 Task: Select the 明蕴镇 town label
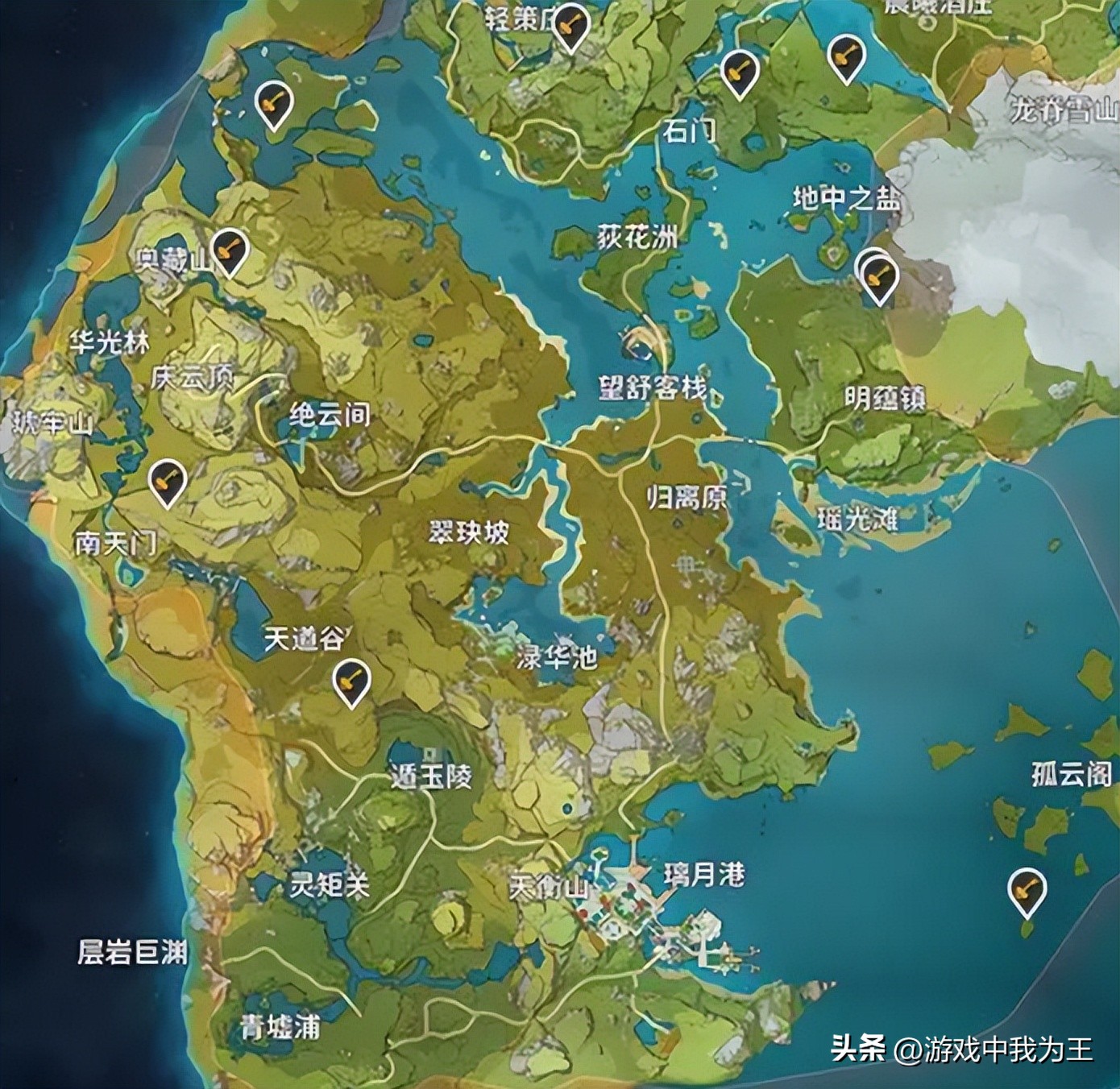tap(885, 395)
